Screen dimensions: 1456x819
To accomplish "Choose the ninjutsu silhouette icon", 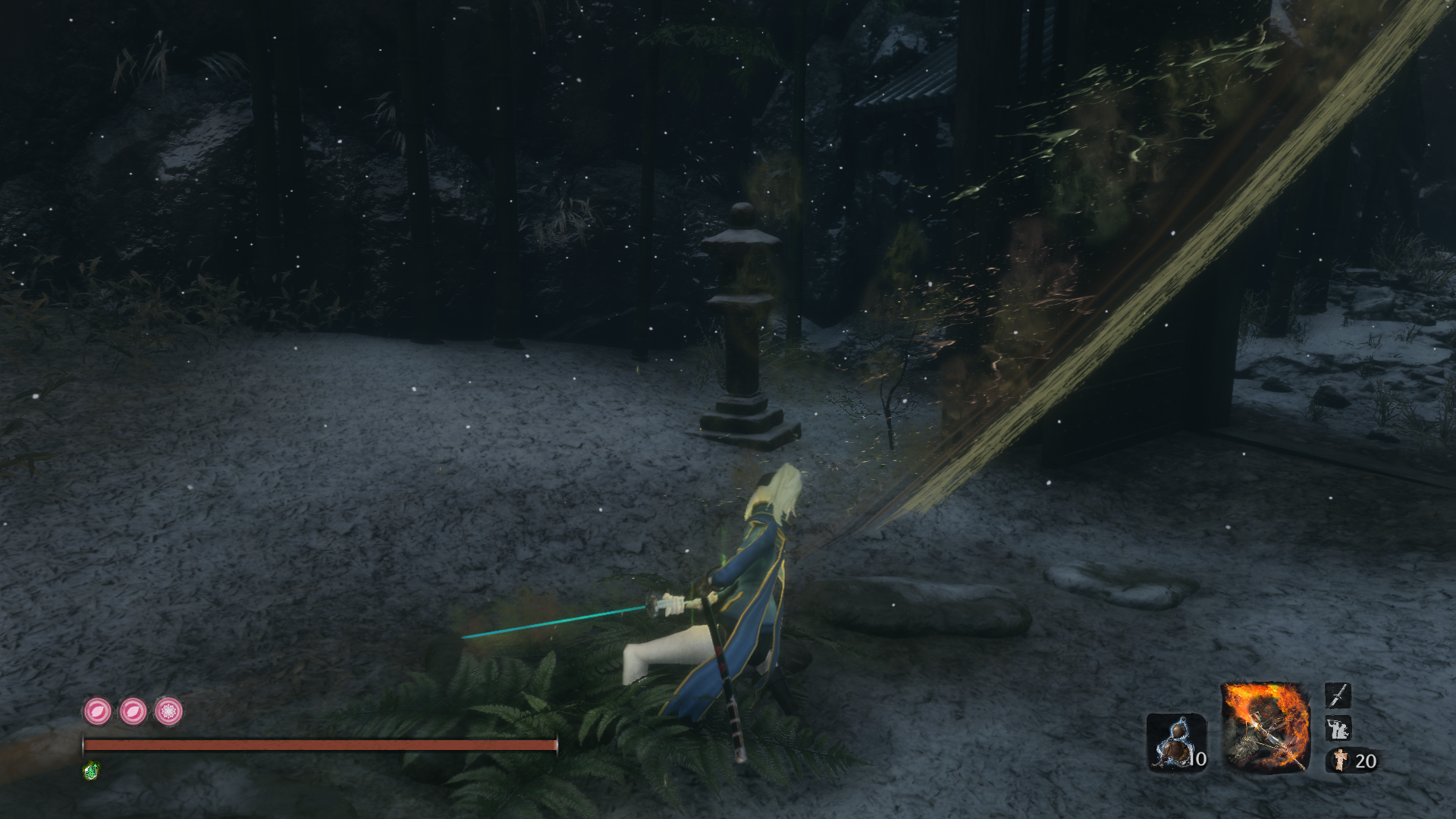I will (x=1338, y=730).
